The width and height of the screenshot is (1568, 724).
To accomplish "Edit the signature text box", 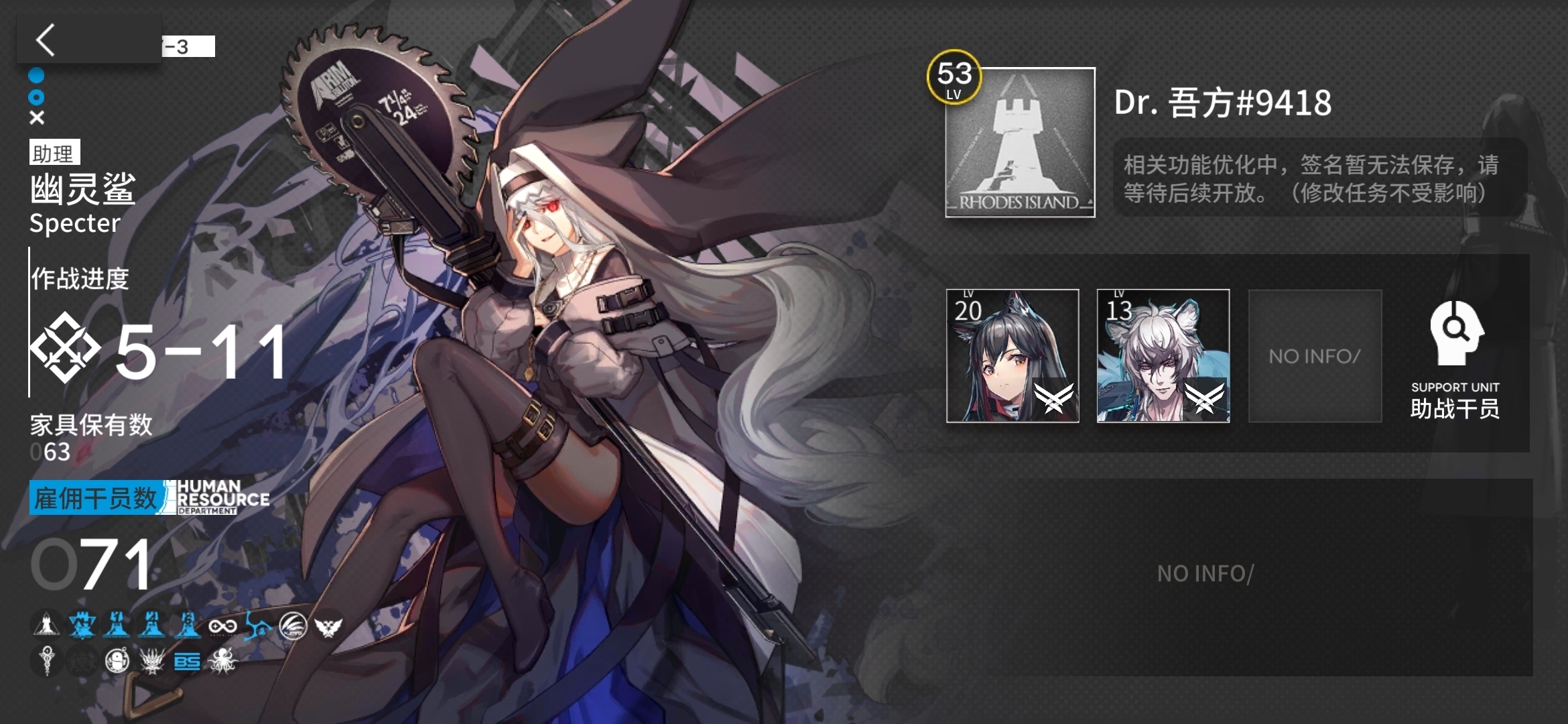I will [x=1319, y=178].
